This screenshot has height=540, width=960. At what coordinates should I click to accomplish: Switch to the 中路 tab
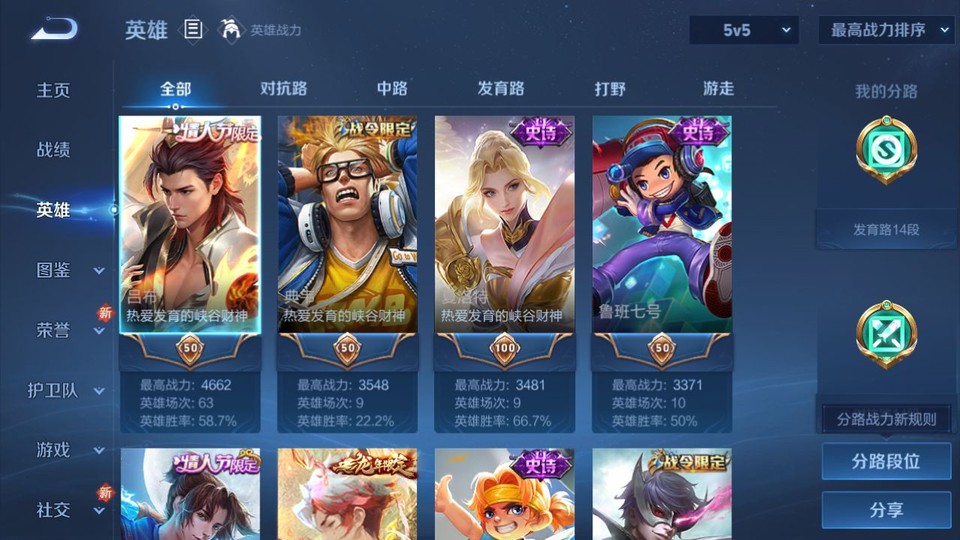click(x=392, y=88)
